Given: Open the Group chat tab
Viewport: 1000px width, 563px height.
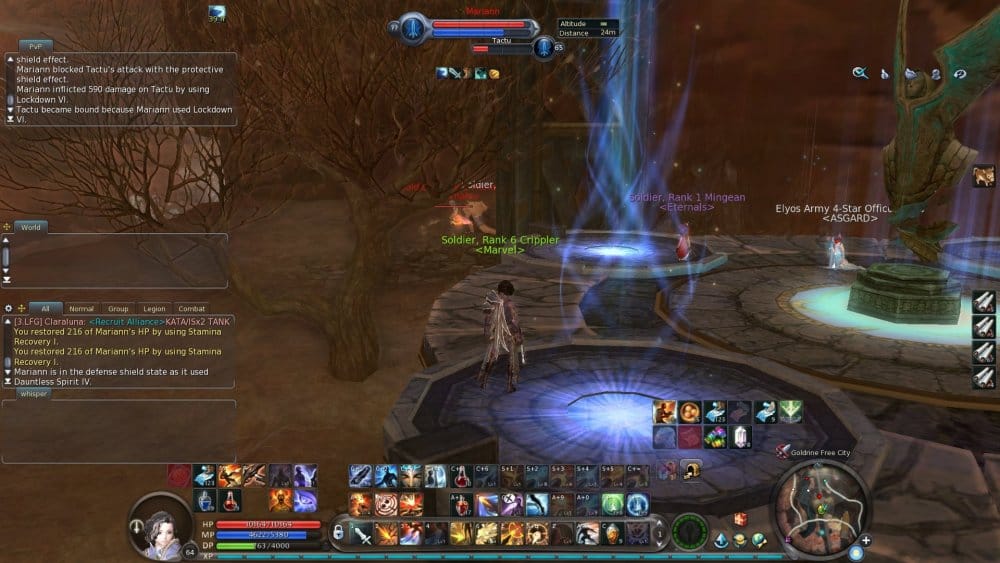Looking at the screenshot, I should coord(118,309).
